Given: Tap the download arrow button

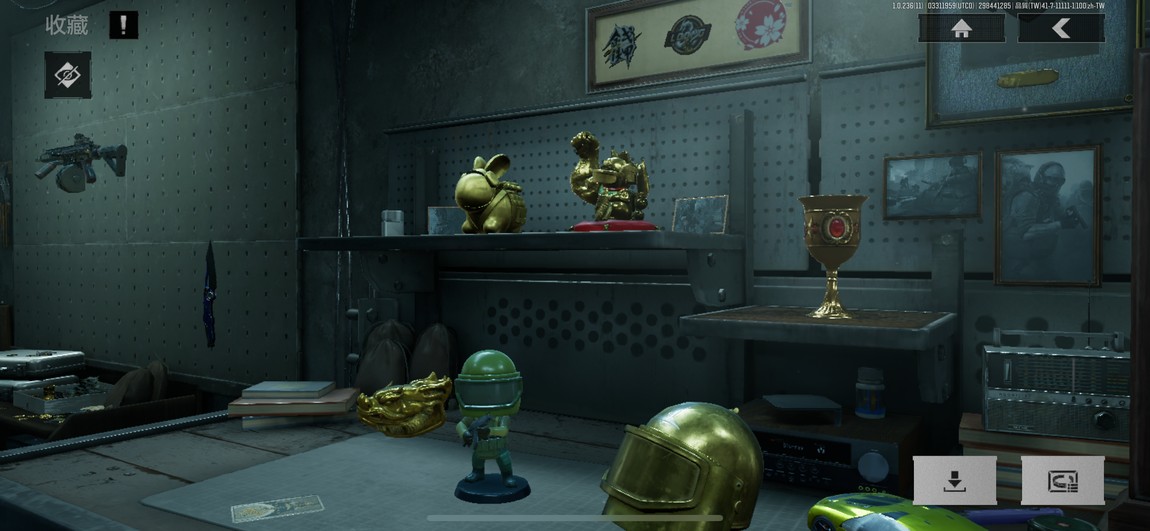Looking at the screenshot, I should pos(955,481).
